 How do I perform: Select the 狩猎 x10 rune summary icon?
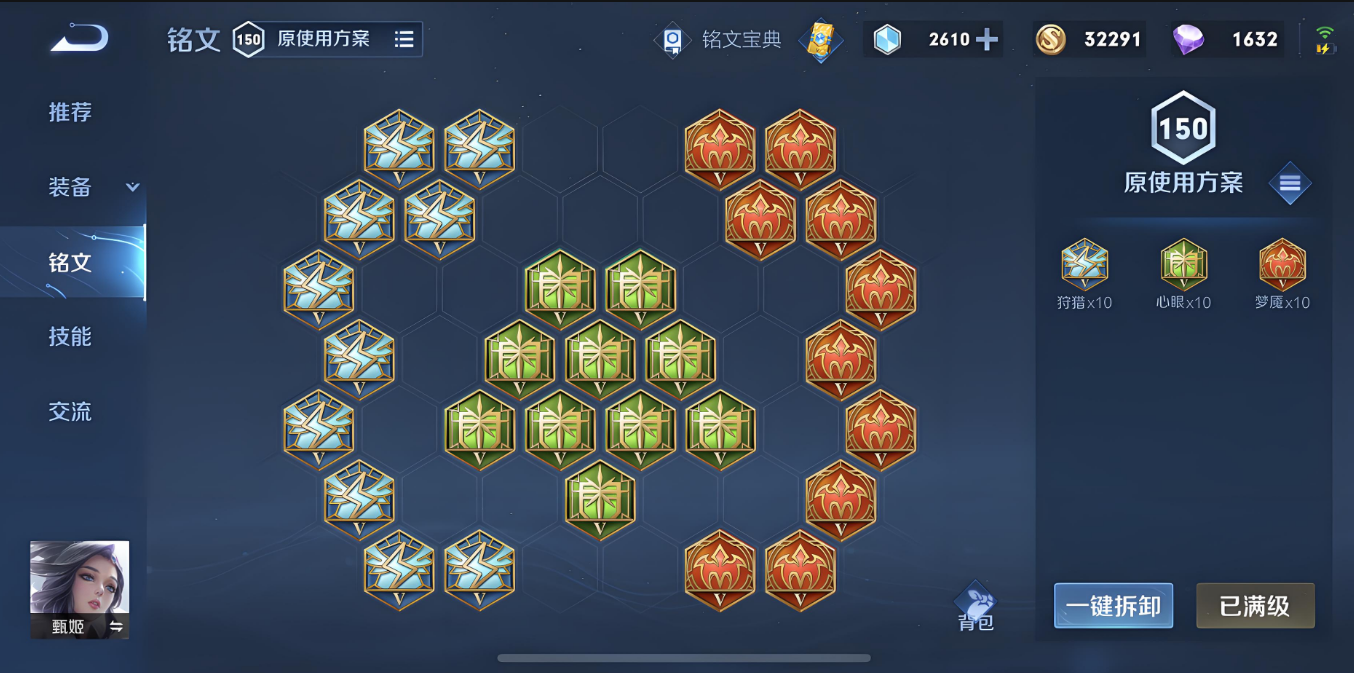[1085, 265]
